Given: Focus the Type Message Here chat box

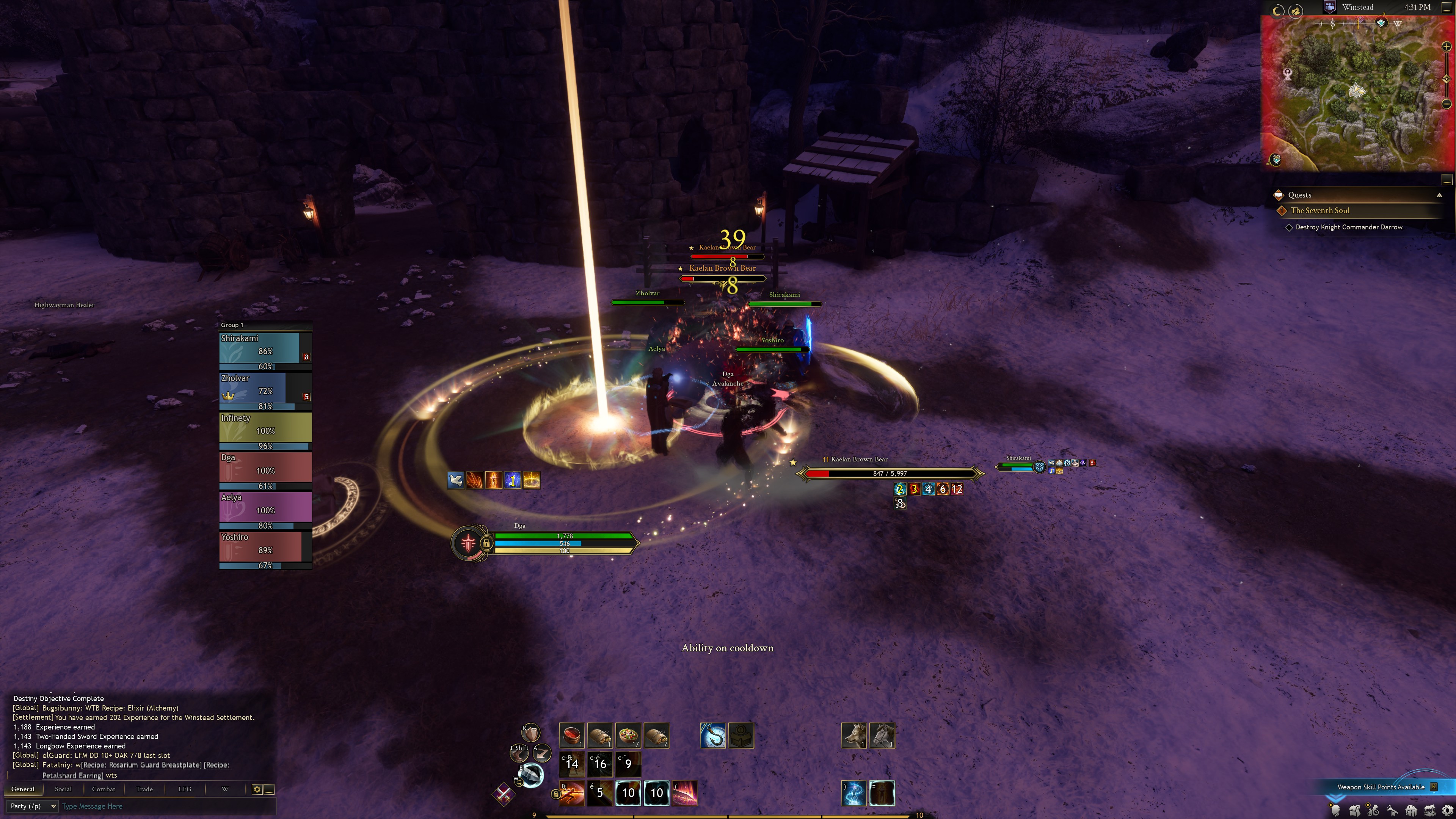Looking at the screenshot, I should pyautogui.click(x=164, y=806).
